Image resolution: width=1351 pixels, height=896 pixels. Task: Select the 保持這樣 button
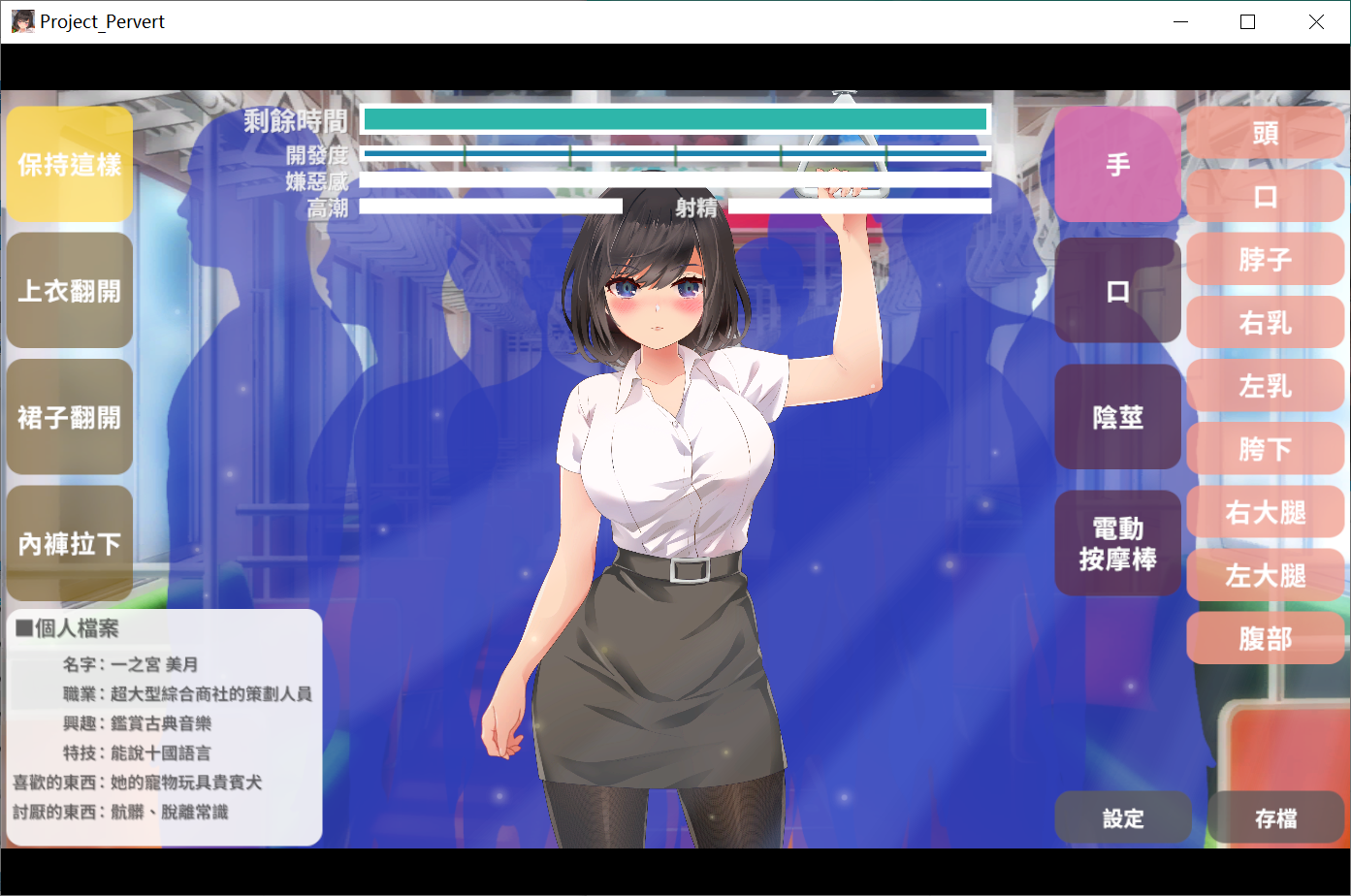pyautogui.click(x=70, y=164)
